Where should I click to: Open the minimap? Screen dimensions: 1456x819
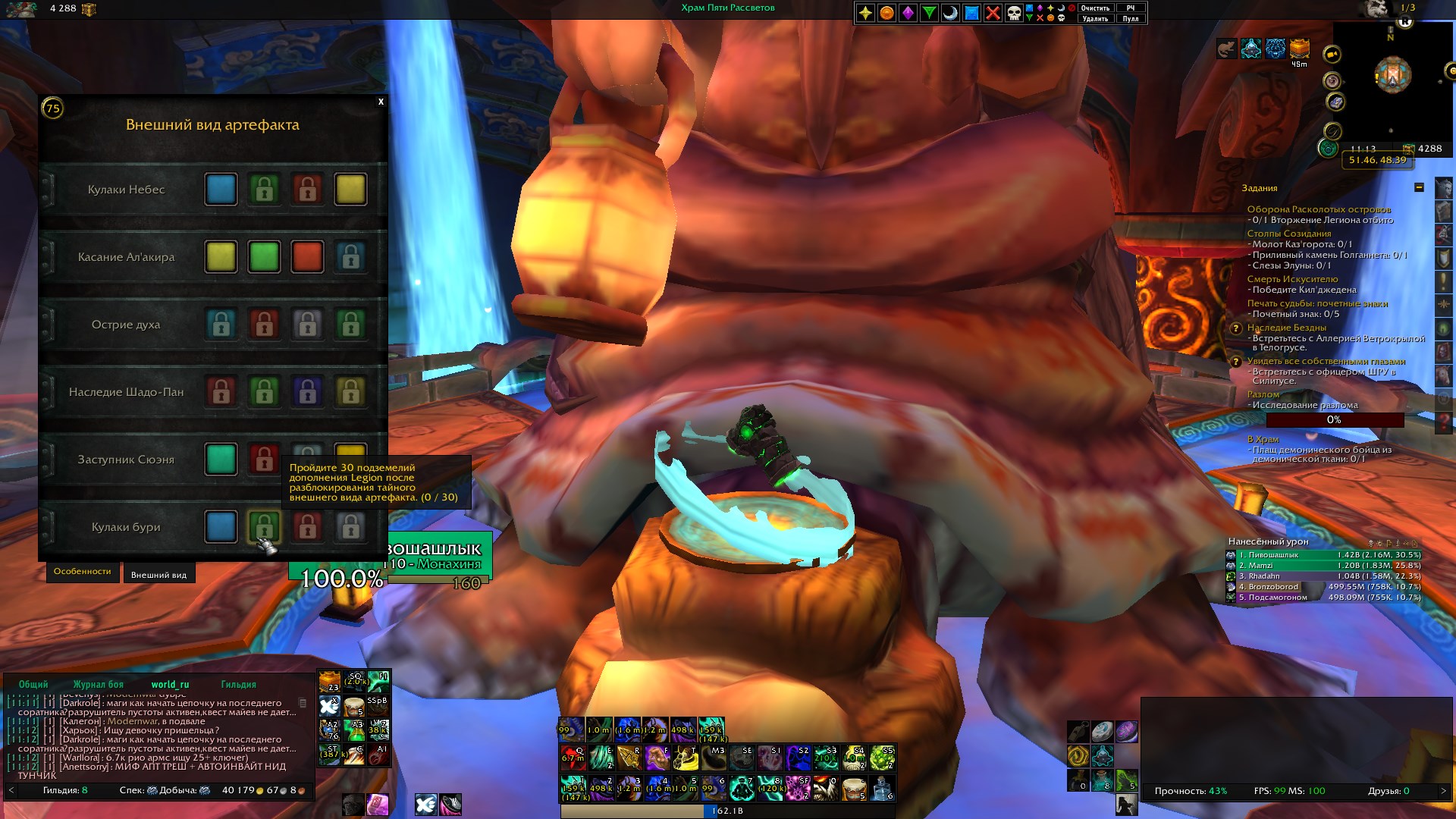[1392, 76]
